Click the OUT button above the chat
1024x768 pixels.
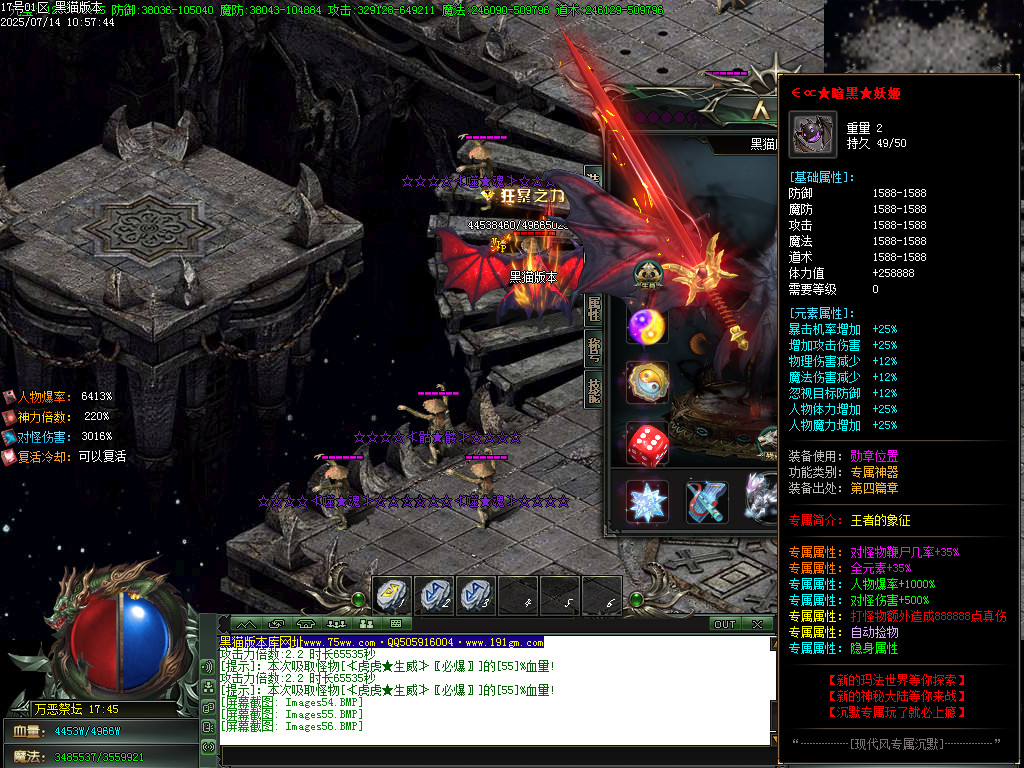click(724, 624)
